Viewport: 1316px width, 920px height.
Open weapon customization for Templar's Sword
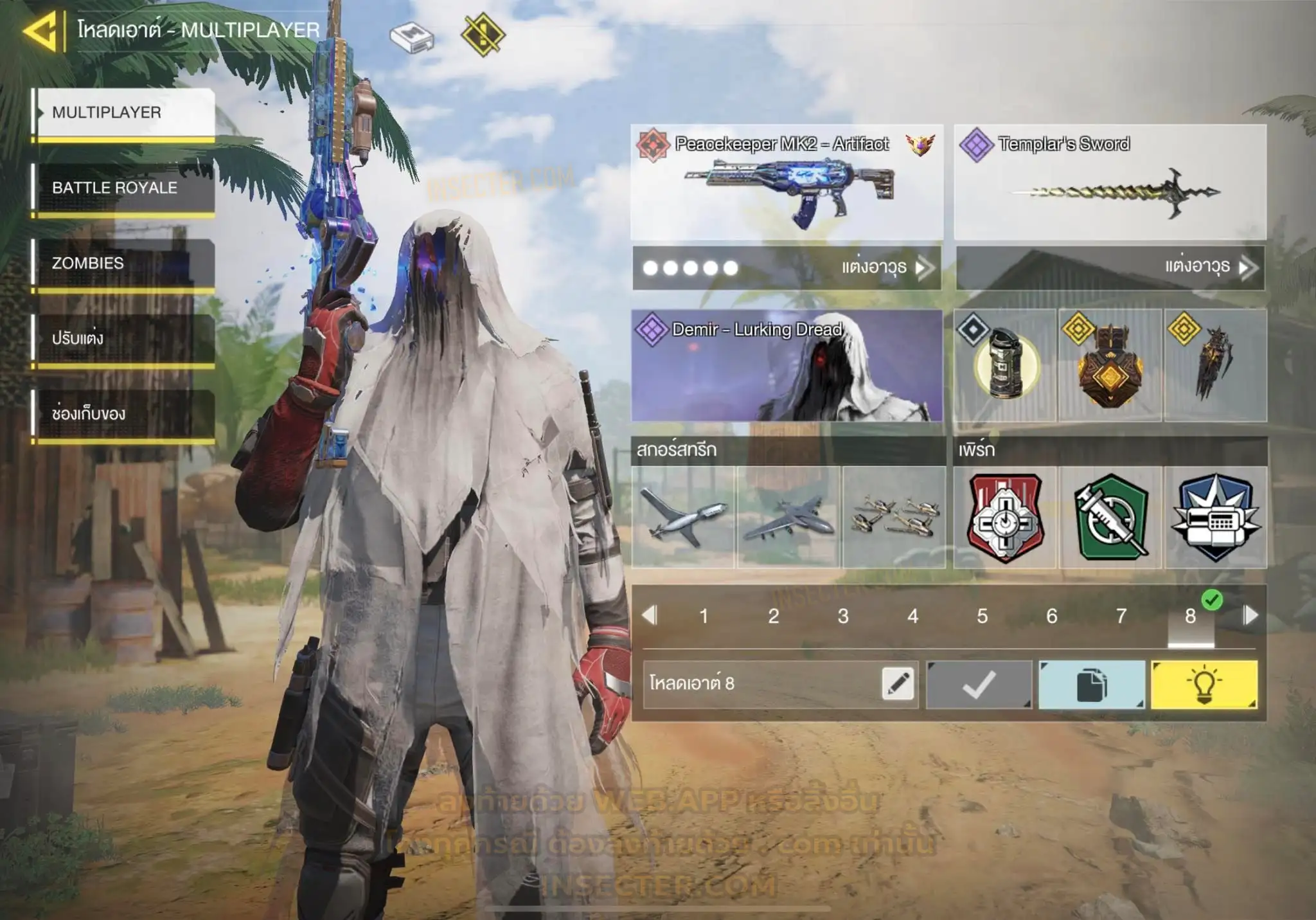(x=1110, y=267)
